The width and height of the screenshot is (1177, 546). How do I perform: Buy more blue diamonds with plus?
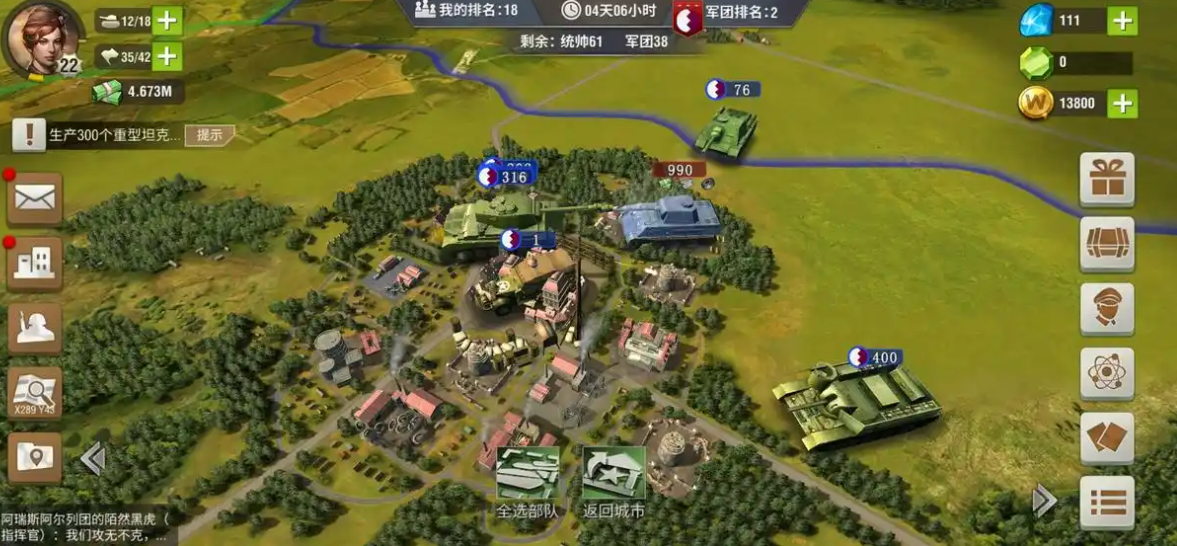1123,21
